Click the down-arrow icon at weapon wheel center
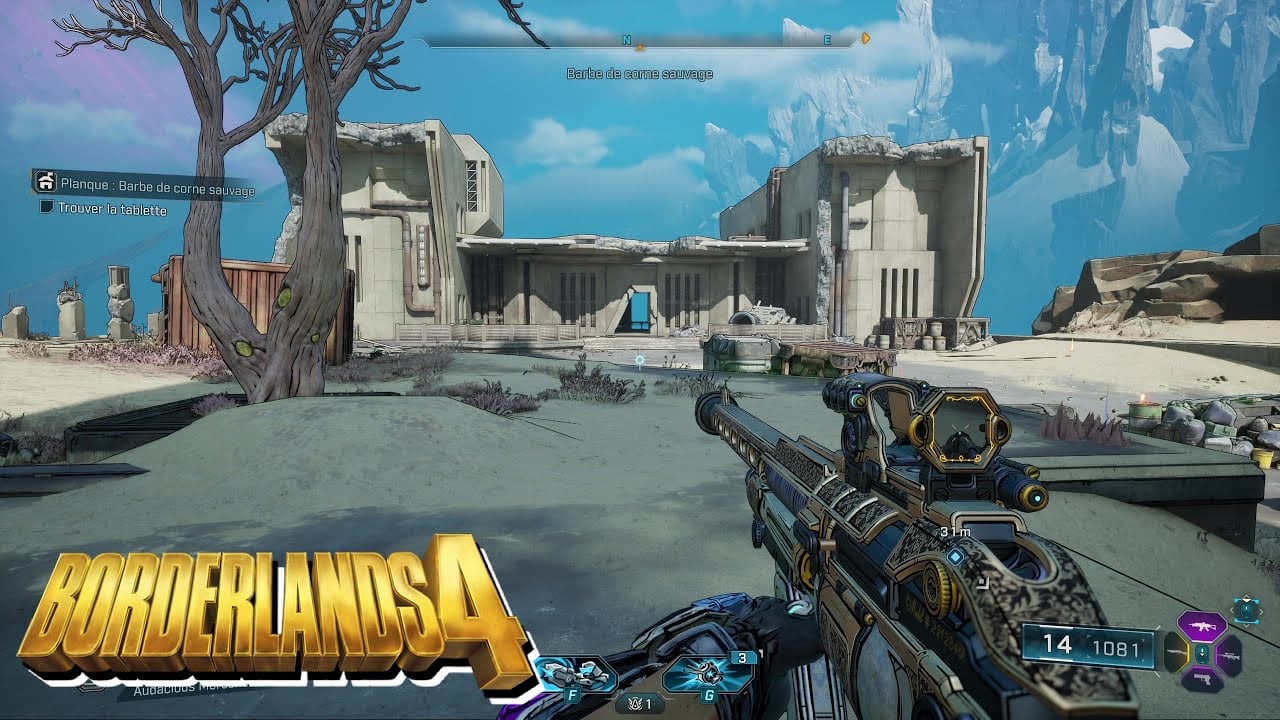Screen dimensions: 1280x720 click(x=1202, y=655)
